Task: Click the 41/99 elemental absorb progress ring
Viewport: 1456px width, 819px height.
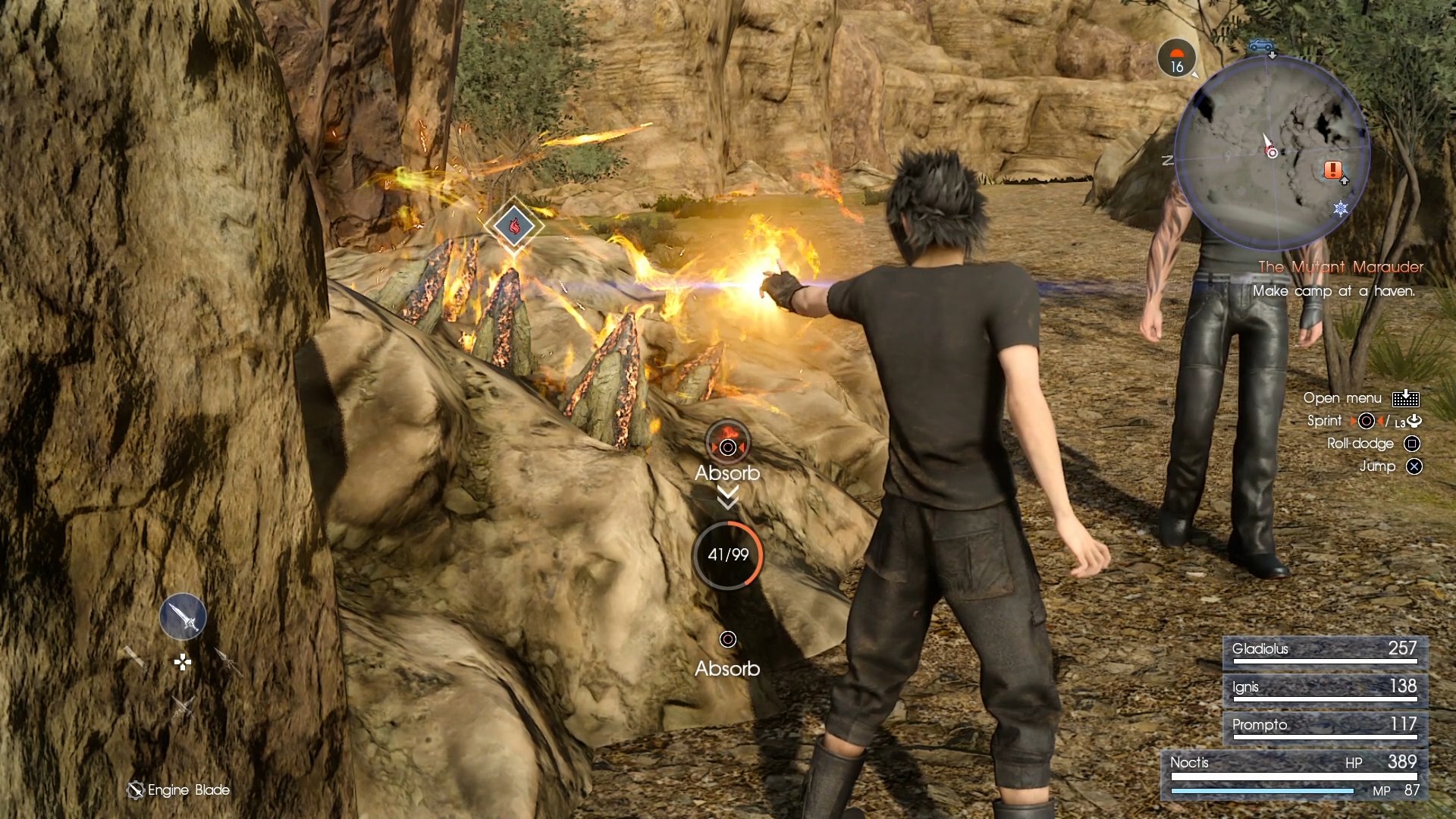Action: (727, 555)
